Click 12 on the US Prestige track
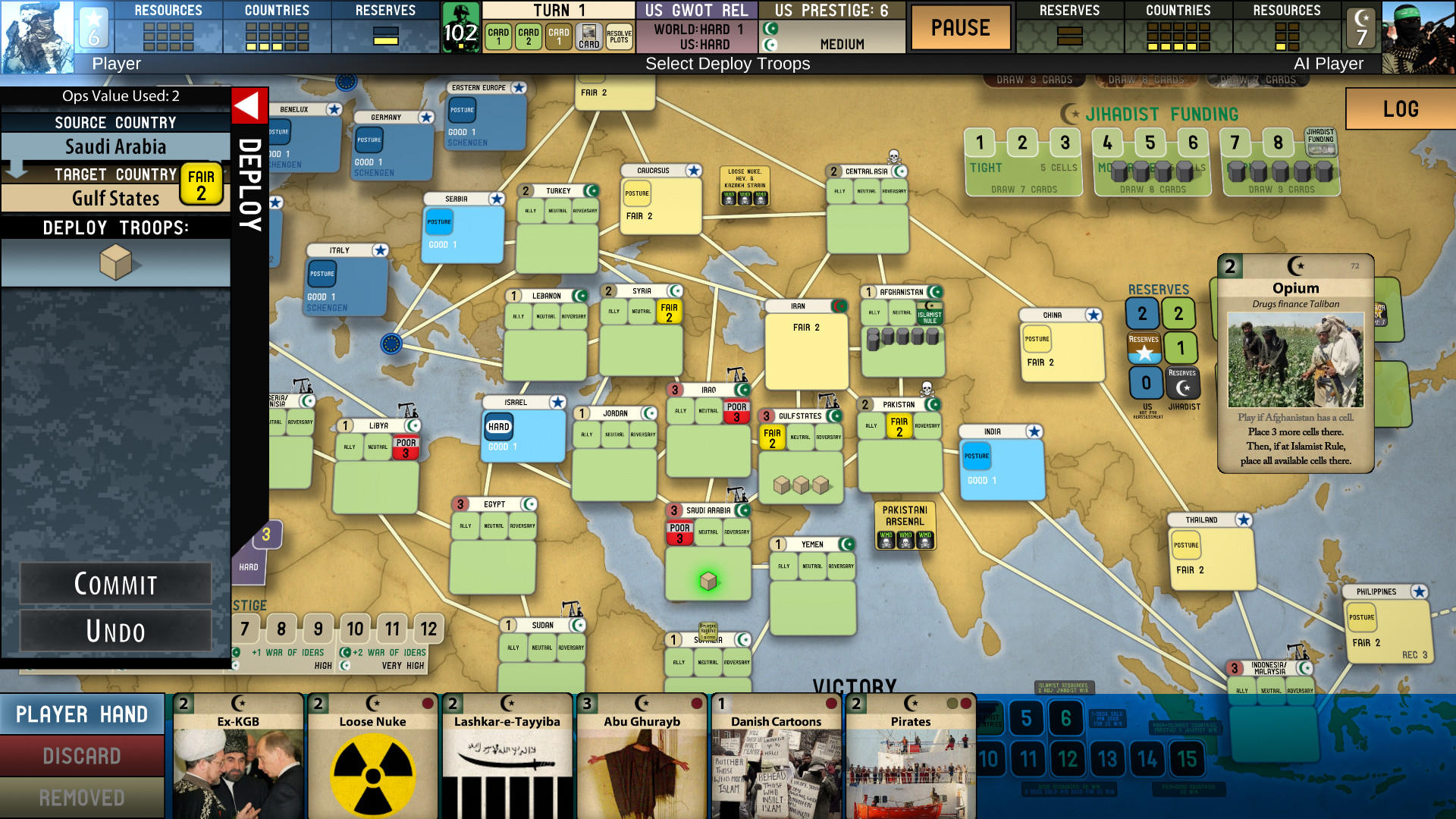Viewport: 1456px width, 819px height. pos(431,629)
